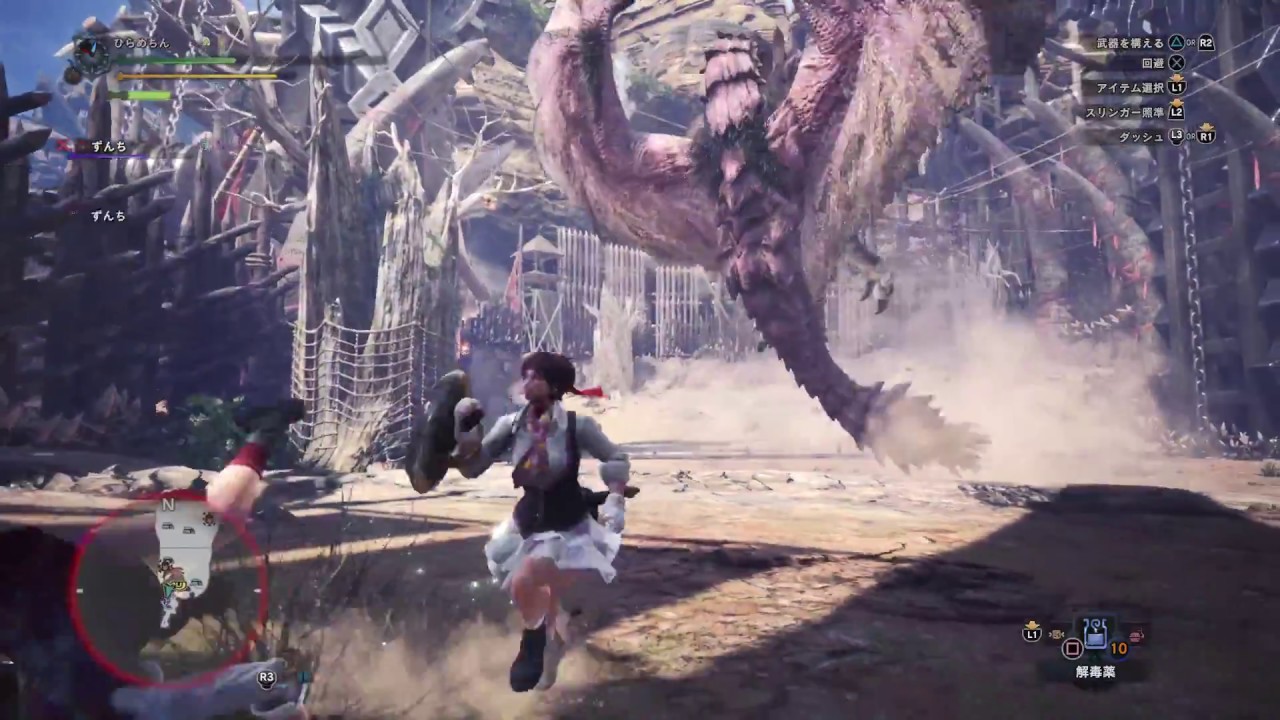Click the R2 button icon for weapon draw
1280x720 pixels.
[1206, 43]
